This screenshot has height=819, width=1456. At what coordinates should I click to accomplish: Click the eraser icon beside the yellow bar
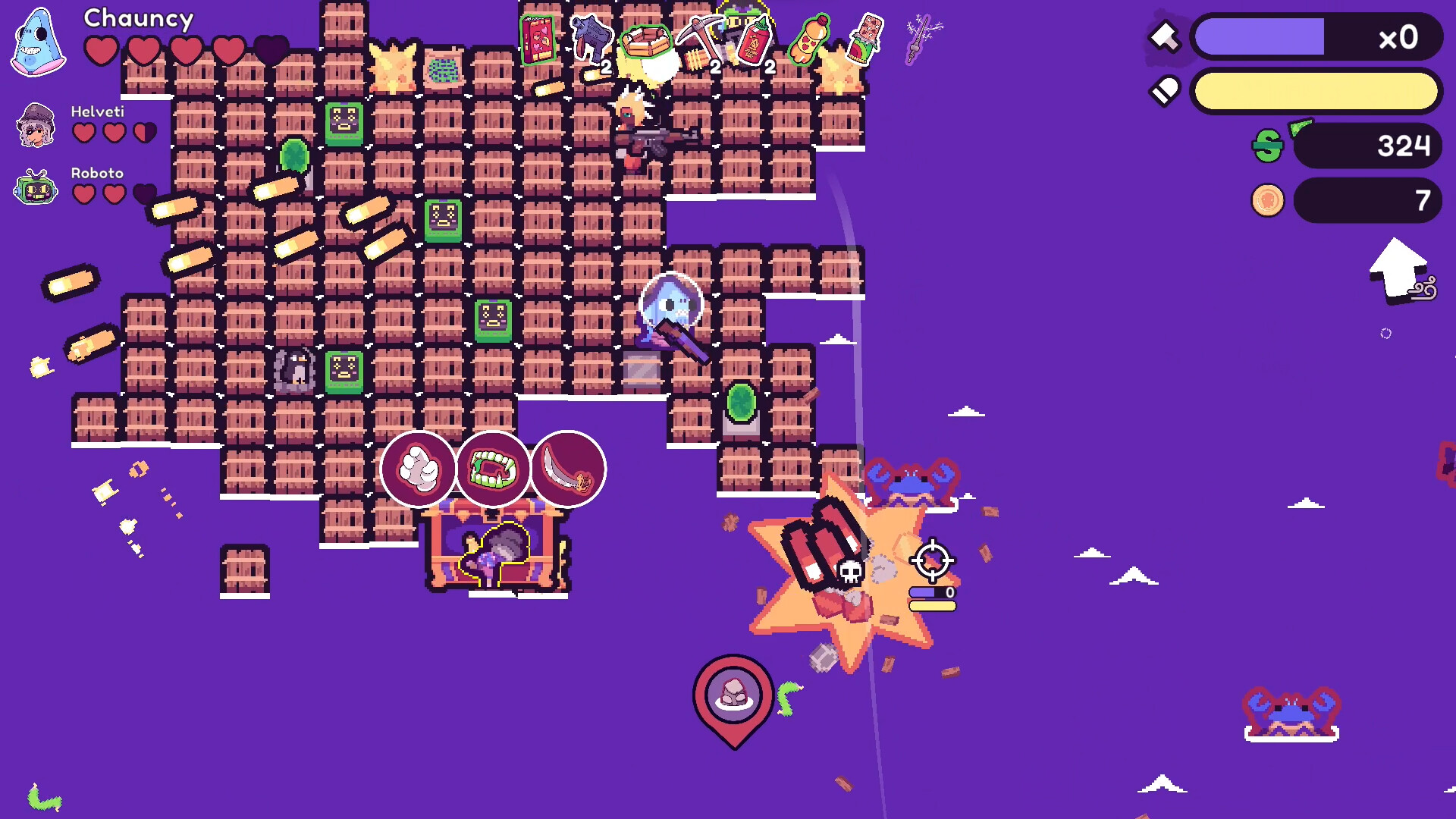[1166, 89]
